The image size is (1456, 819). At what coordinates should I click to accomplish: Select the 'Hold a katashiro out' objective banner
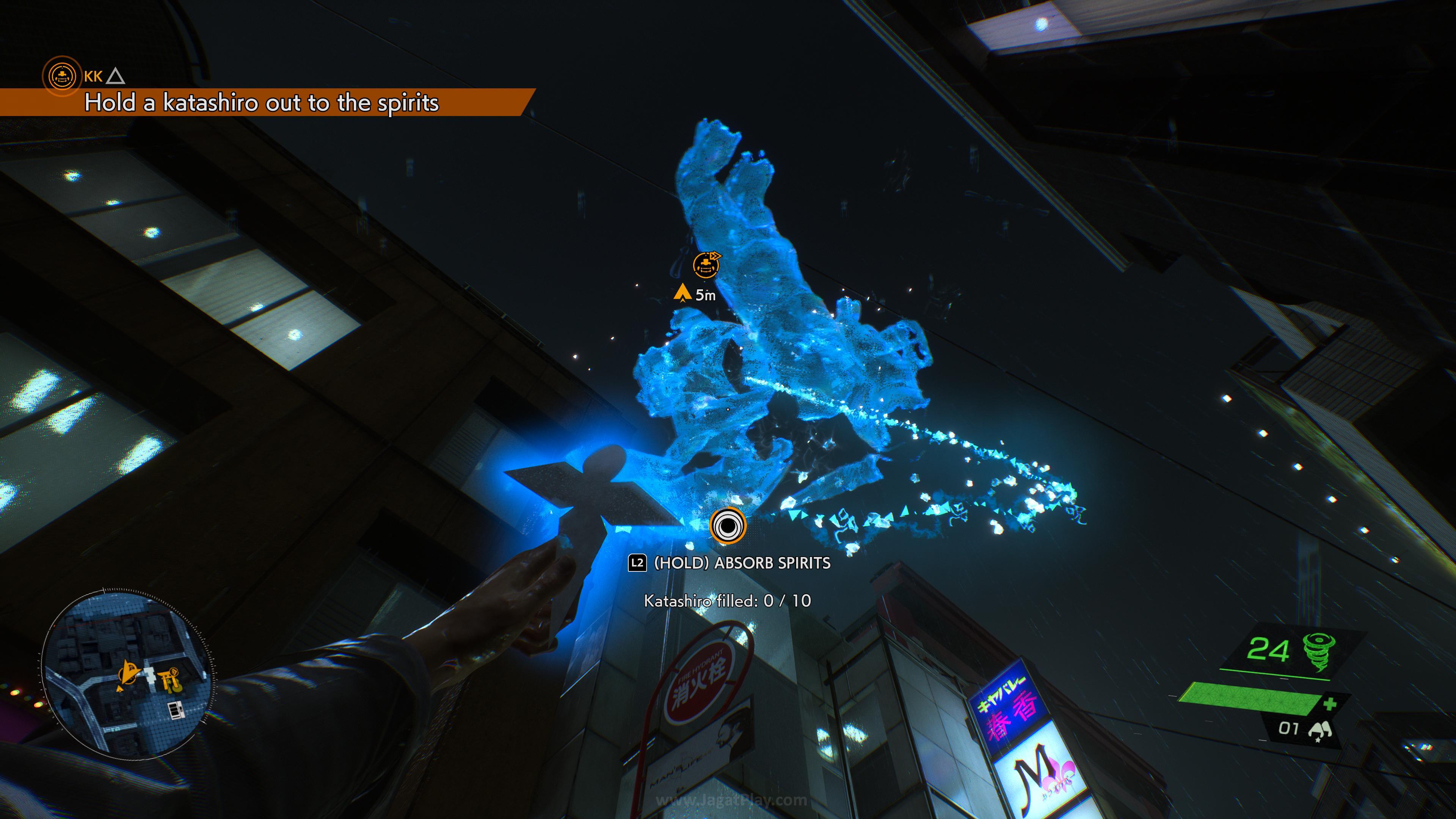click(261, 103)
